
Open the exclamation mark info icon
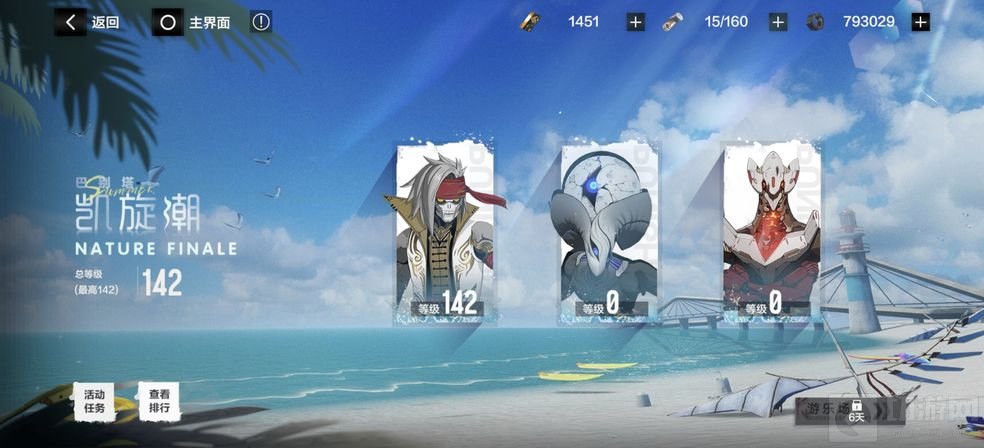click(261, 21)
